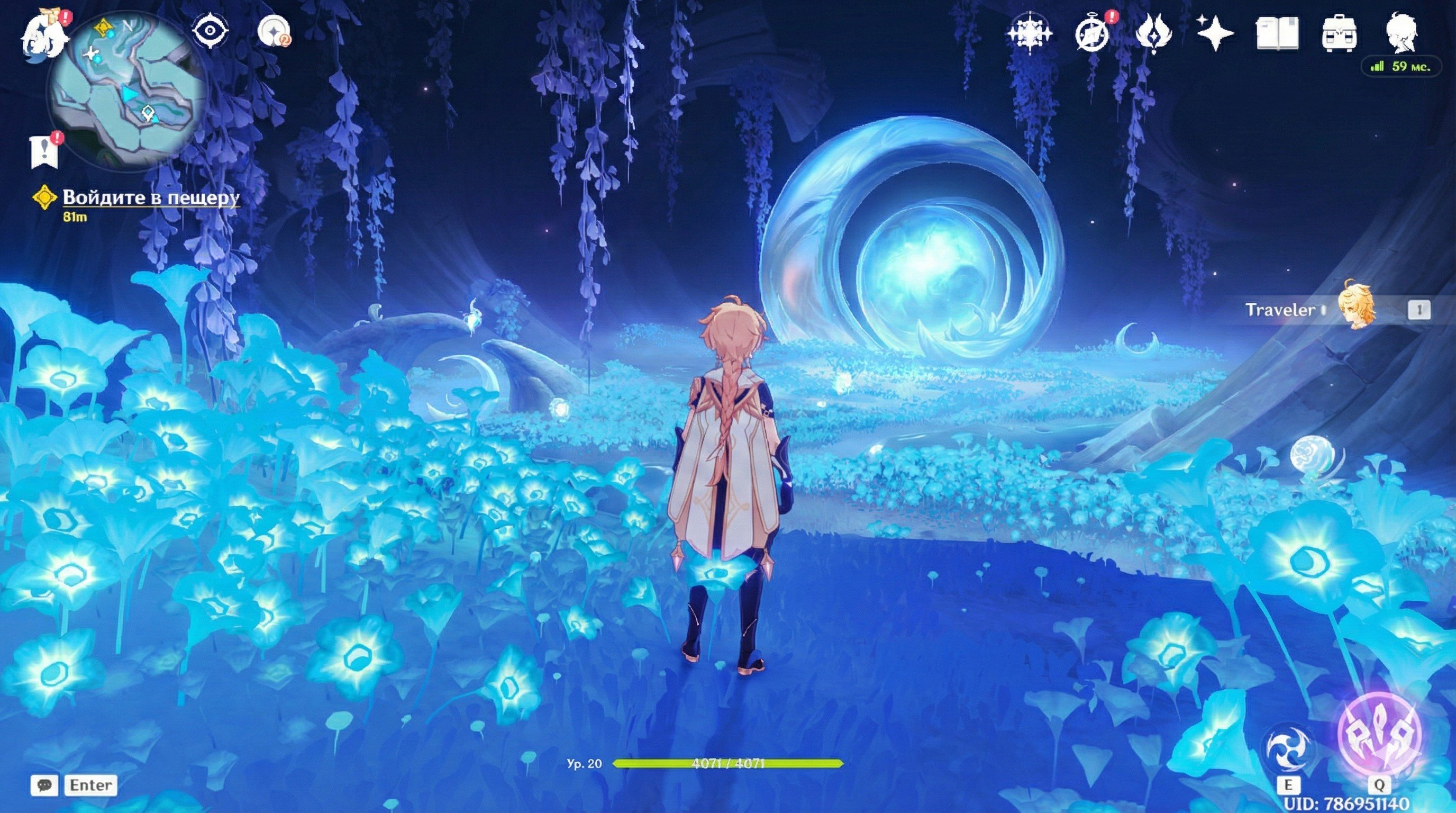This screenshot has width=1456, height=813.
Task: Open the Battle Pass icon
Action: [1153, 33]
